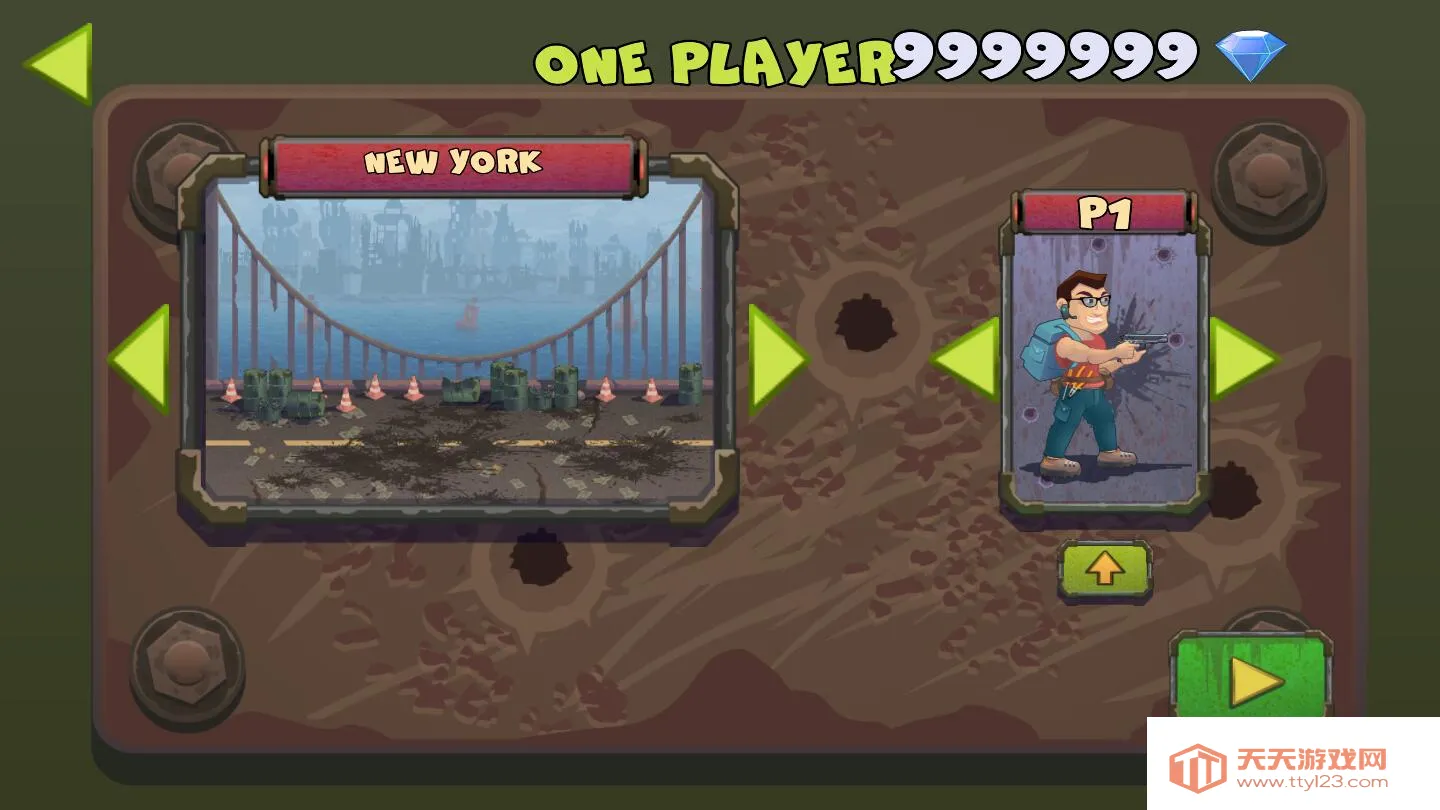The image size is (1440, 810).
Task: Go back with the top-left arrow
Action: click(x=60, y=62)
